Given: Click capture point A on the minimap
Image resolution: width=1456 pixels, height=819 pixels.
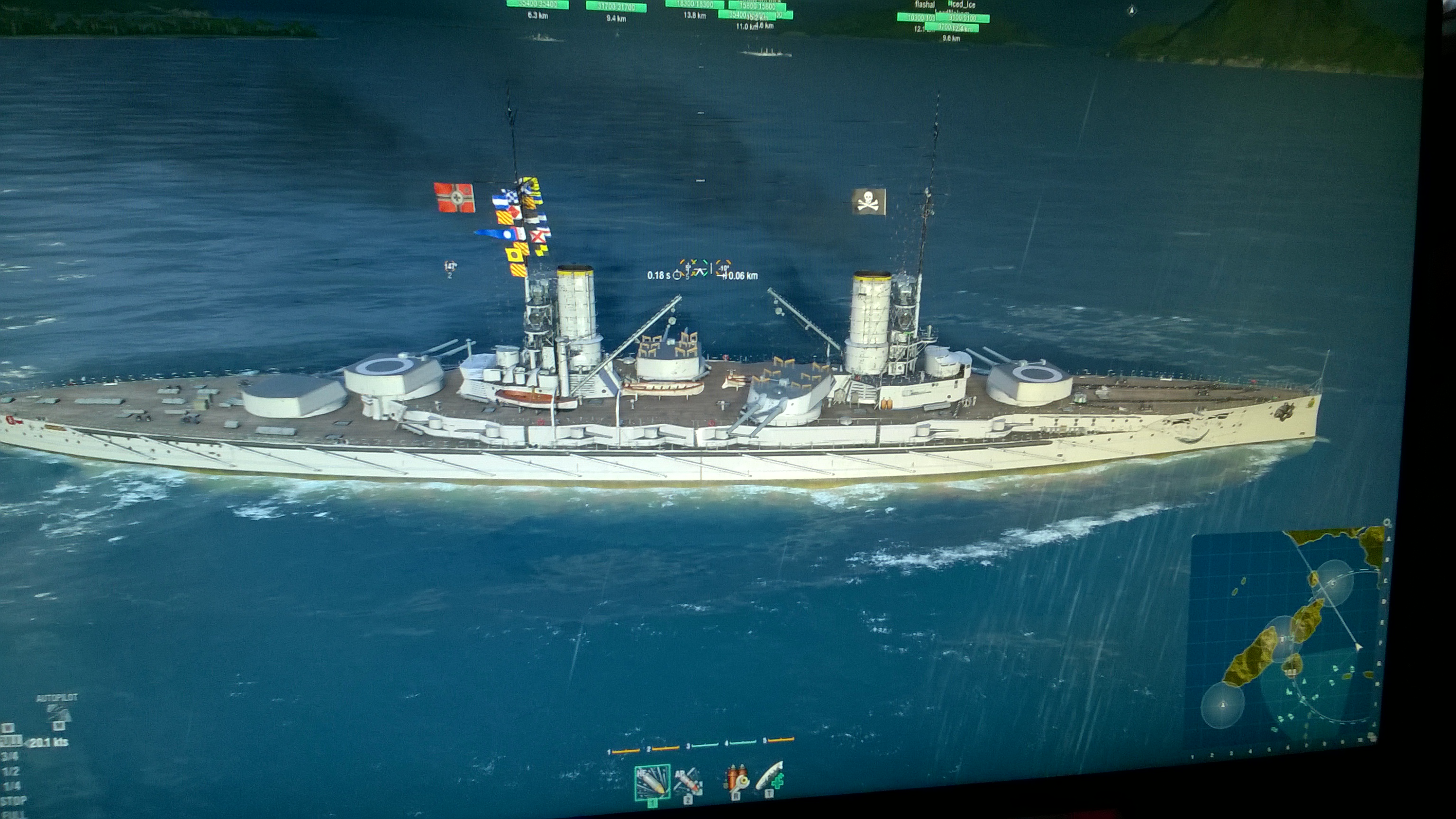Looking at the screenshot, I should coord(1222,705).
